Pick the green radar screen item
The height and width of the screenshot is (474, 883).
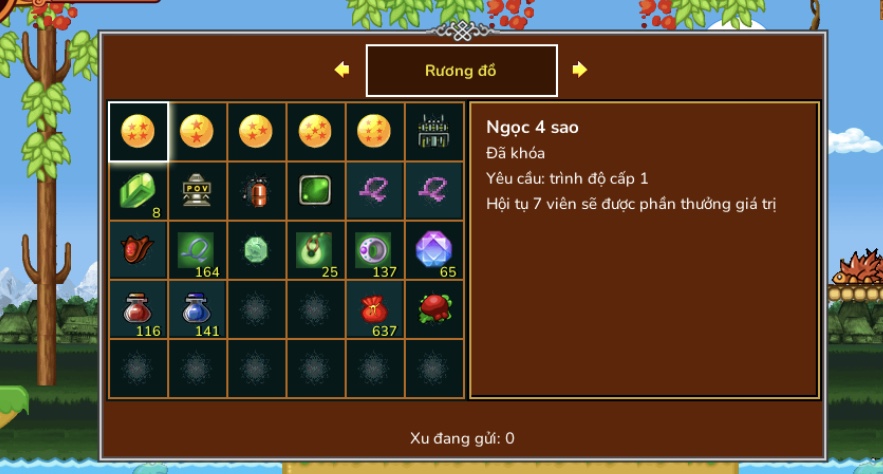click(x=315, y=190)
